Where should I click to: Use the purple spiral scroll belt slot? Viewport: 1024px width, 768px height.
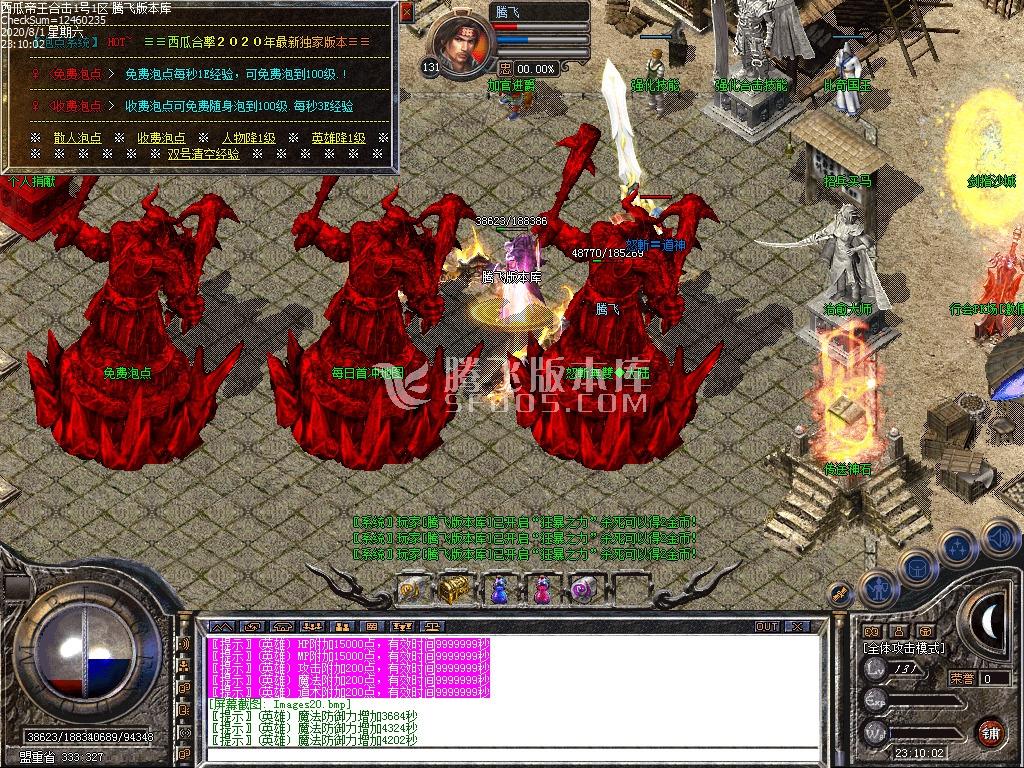(x=584, y=590)
